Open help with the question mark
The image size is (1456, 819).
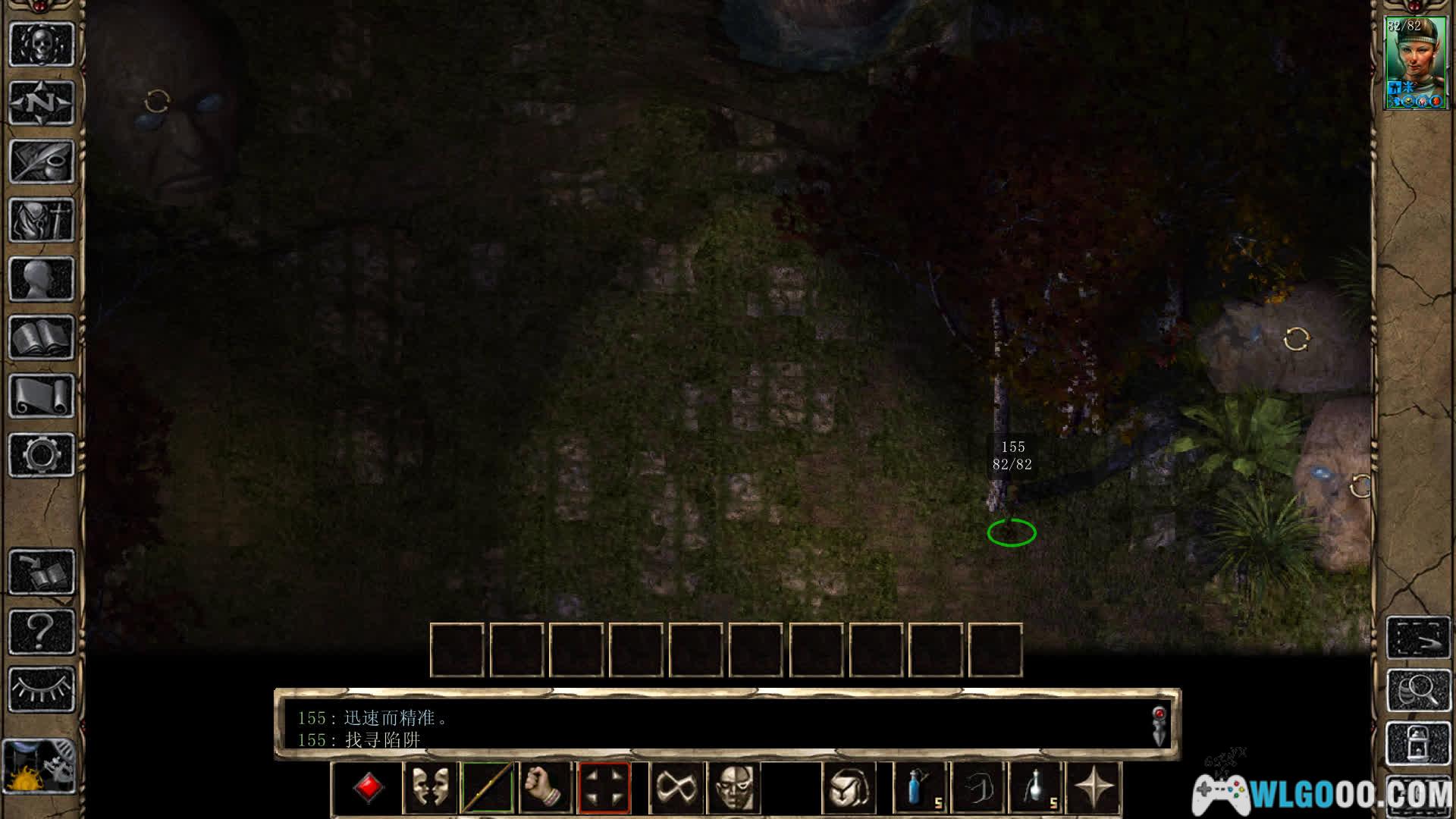(42, 630)
